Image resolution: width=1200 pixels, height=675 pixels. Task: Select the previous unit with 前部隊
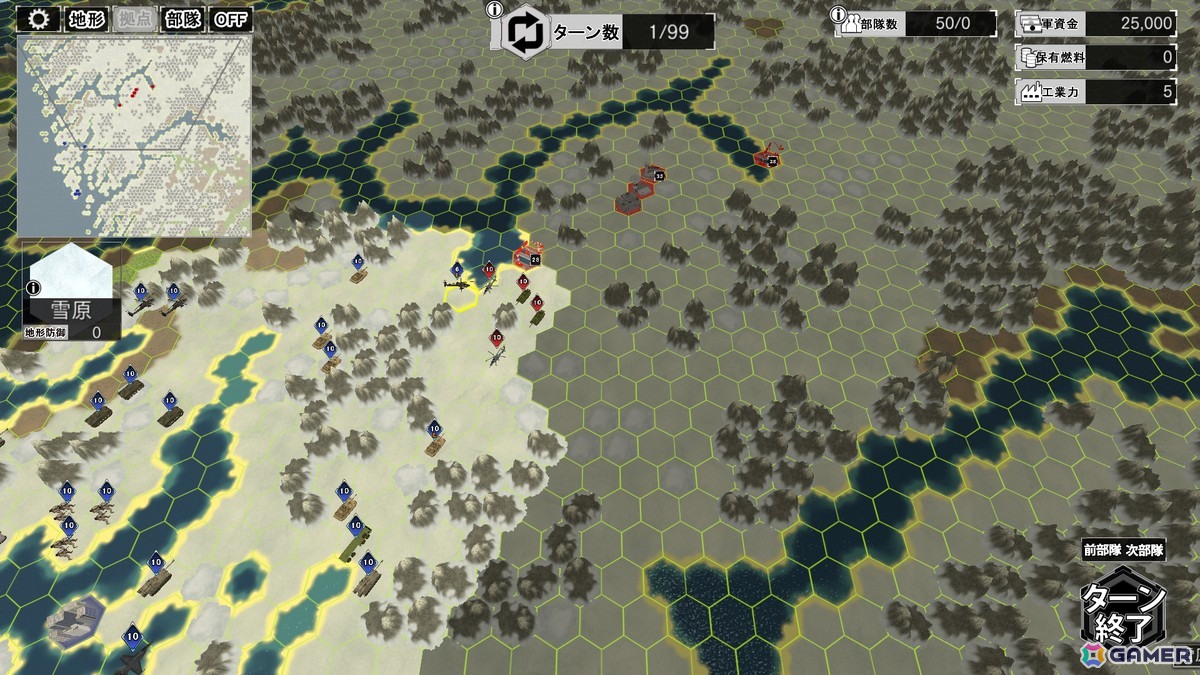click(x=1103, y=549)
